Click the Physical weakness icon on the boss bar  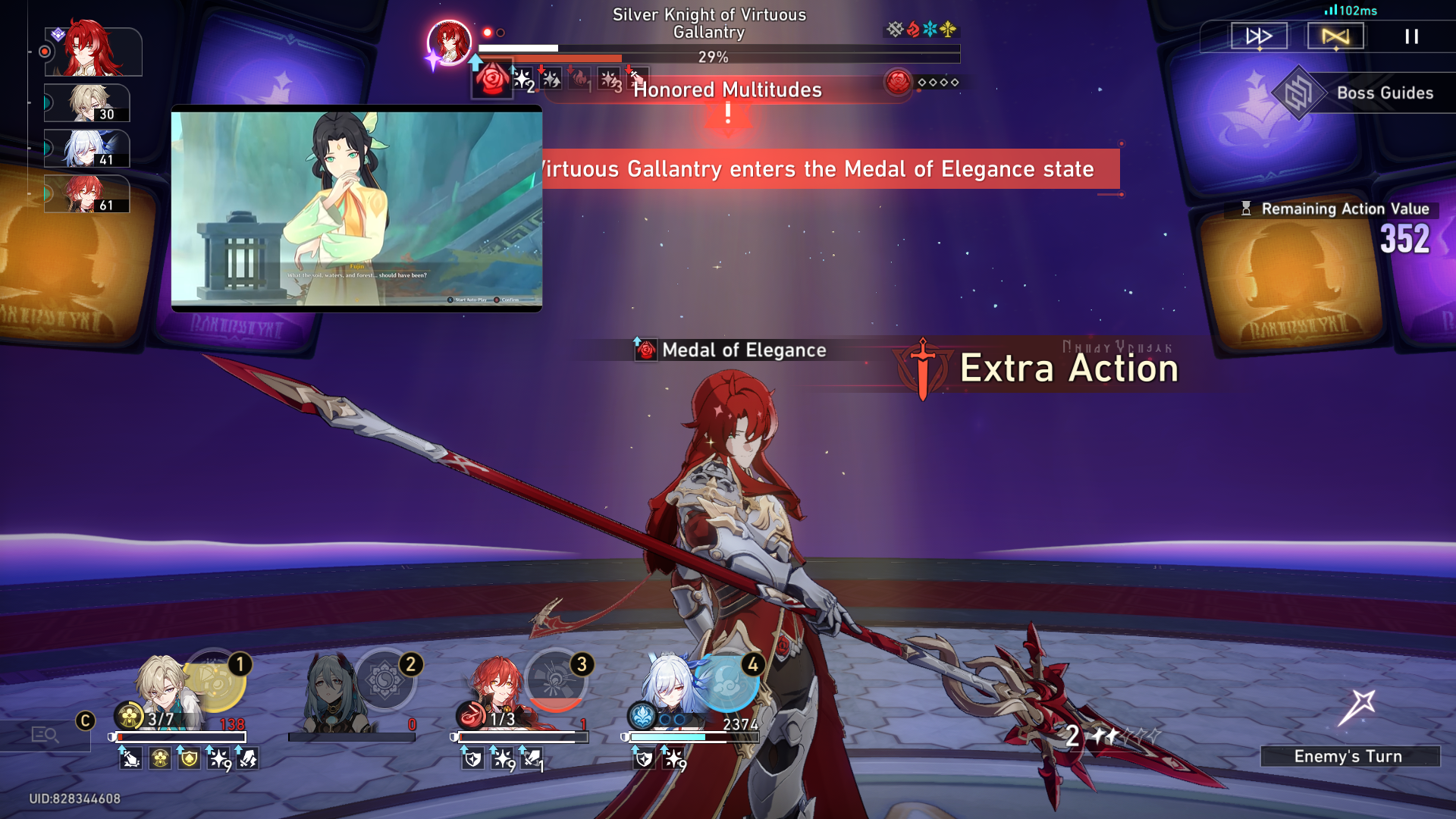pyautogui.click(x=893, y=30)
